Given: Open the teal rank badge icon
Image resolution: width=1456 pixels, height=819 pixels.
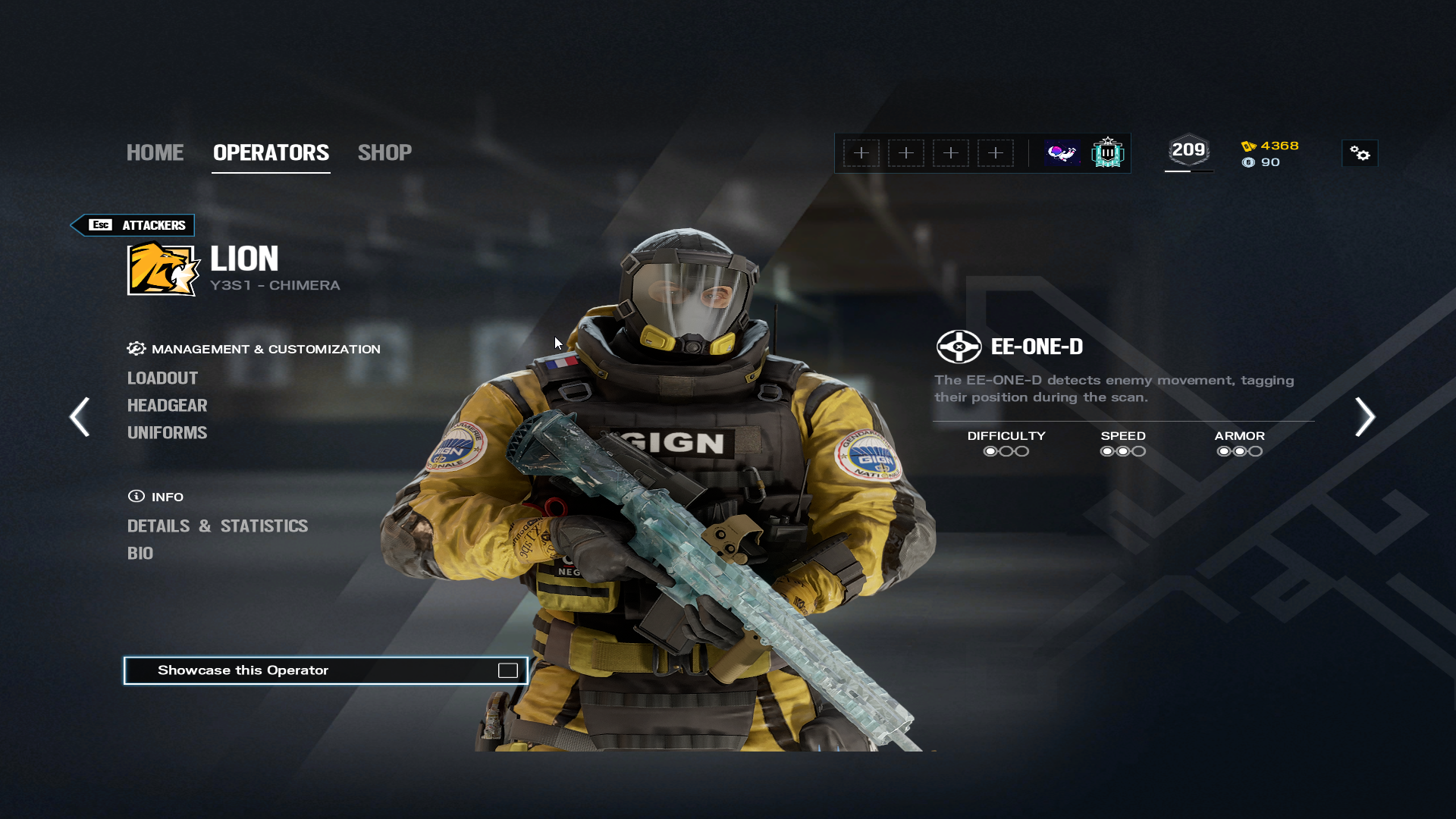Looking at the screenshot, I should 1107,153.
